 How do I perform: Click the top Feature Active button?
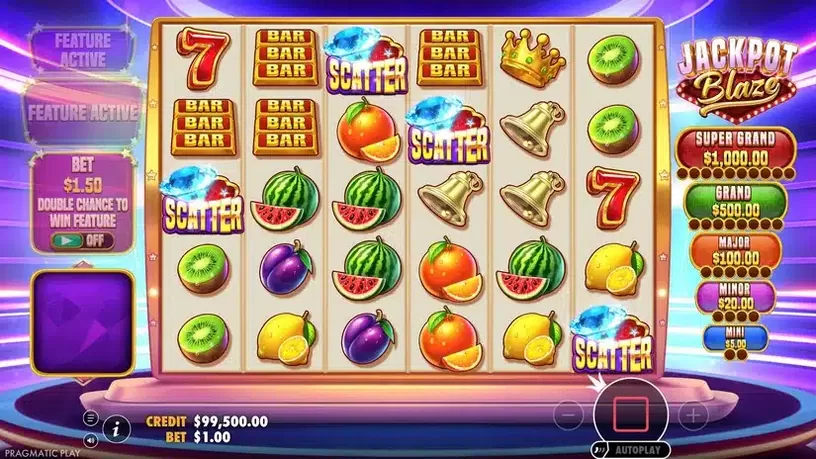click(82, 46)
